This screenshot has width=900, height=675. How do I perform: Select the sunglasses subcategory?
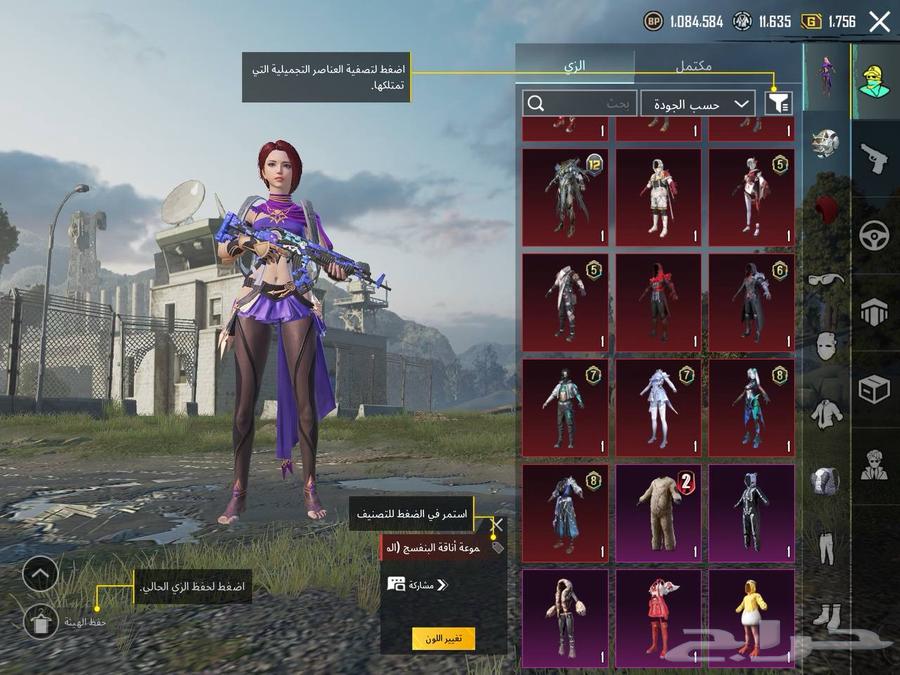pyautogui.click(x=826, y=280)
